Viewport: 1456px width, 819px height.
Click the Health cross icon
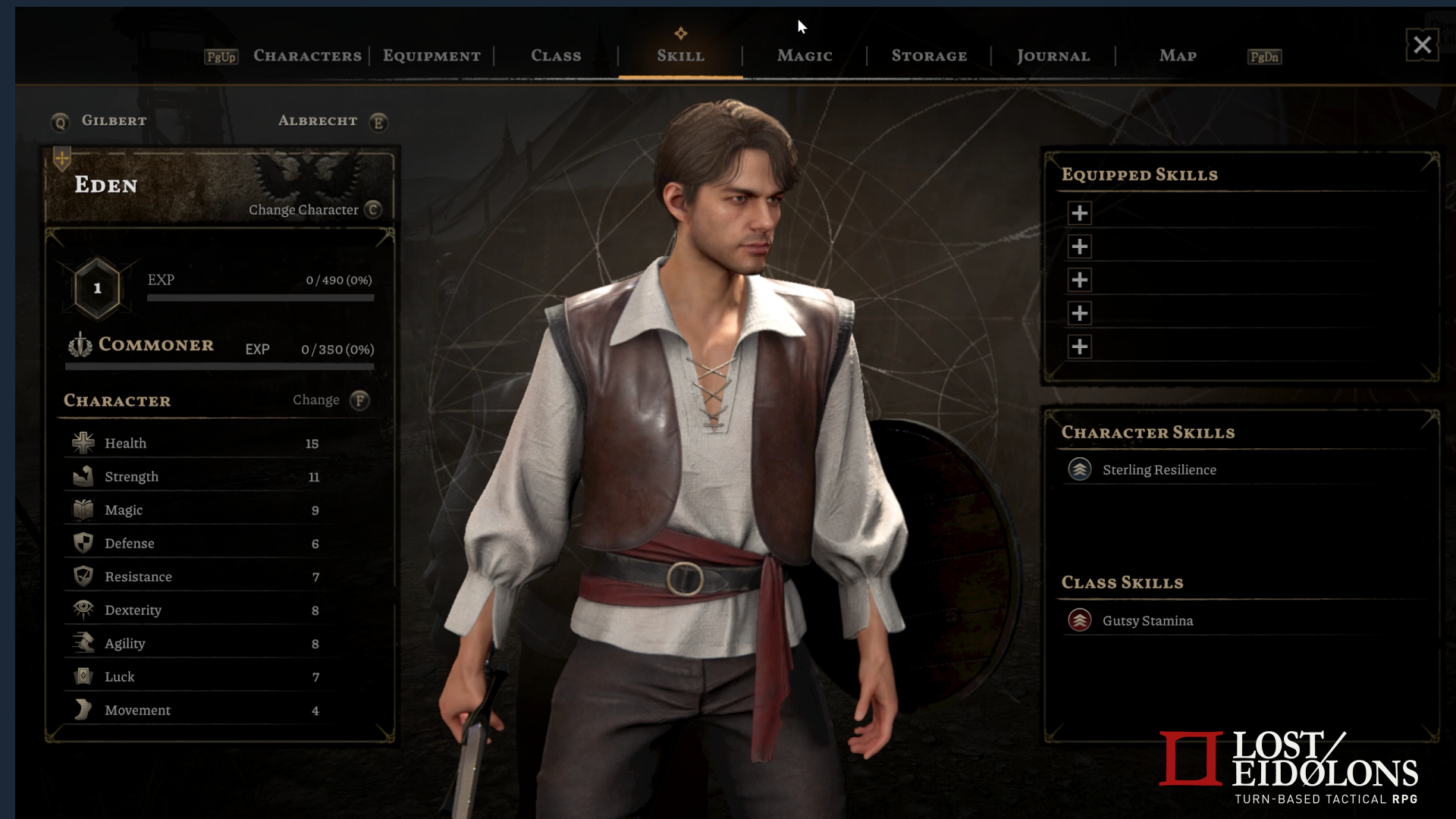tap(83, 443)
